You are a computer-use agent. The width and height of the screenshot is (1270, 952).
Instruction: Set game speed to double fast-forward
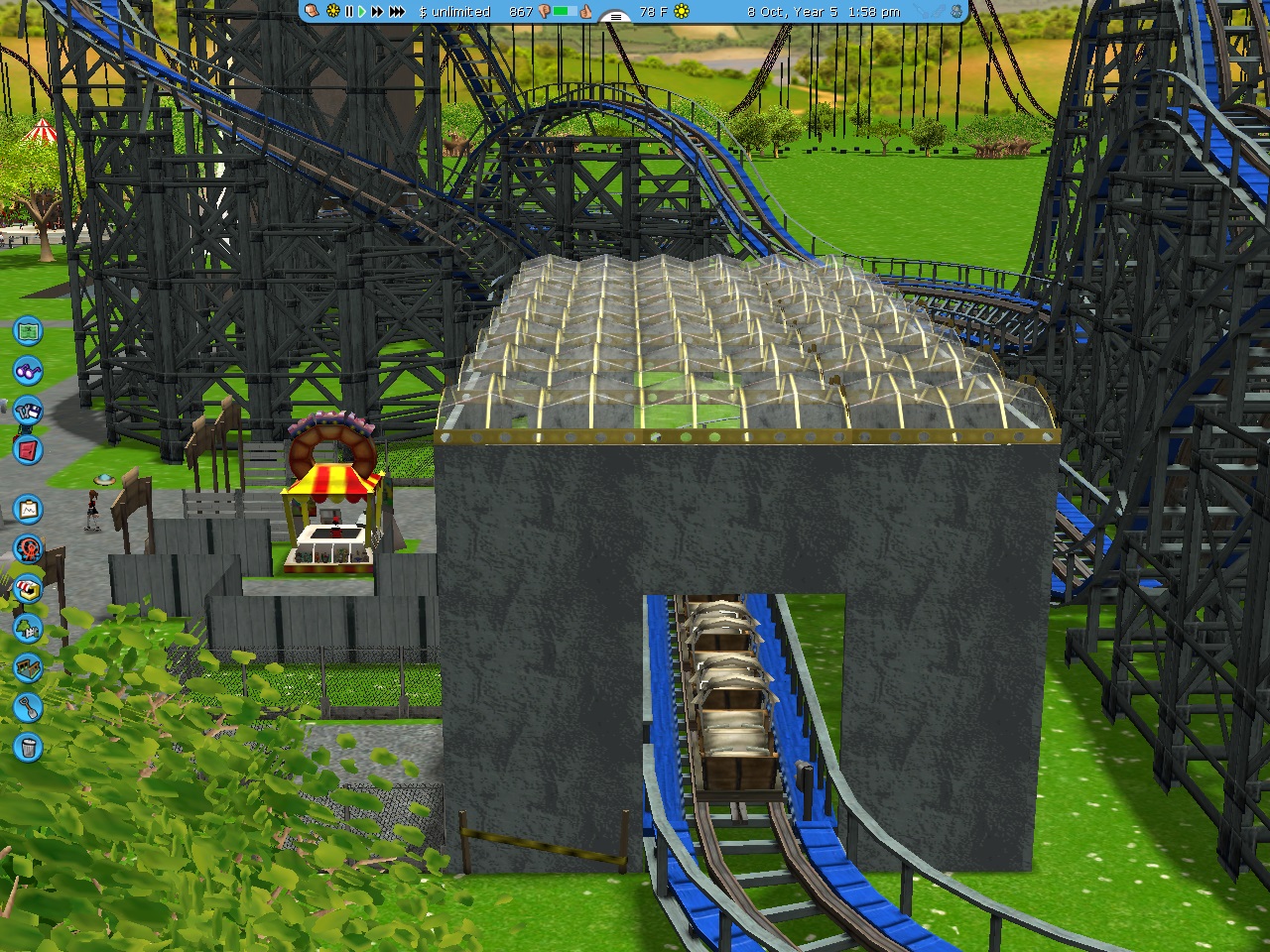[377, 12]
